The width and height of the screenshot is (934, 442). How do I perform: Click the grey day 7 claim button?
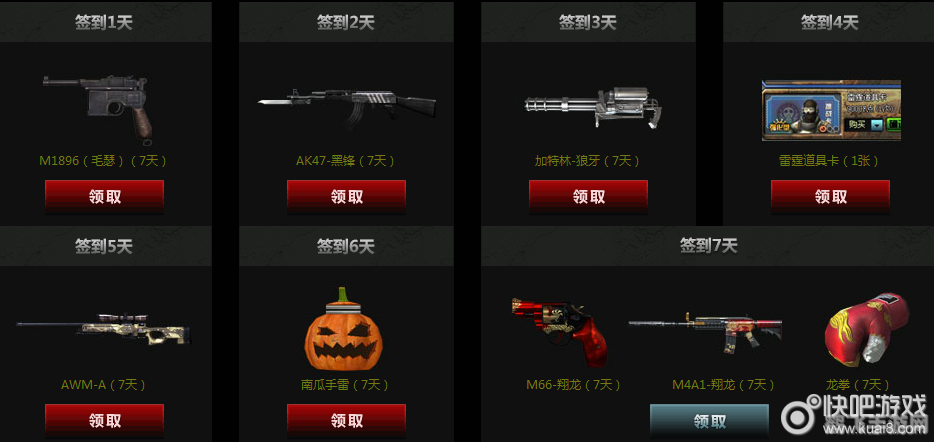point(709,420)
